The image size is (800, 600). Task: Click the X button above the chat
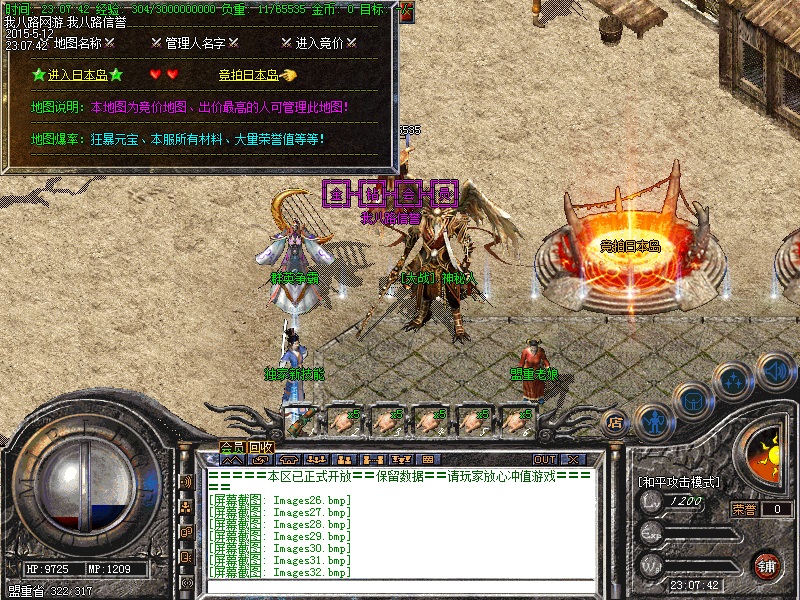point(574,460)
